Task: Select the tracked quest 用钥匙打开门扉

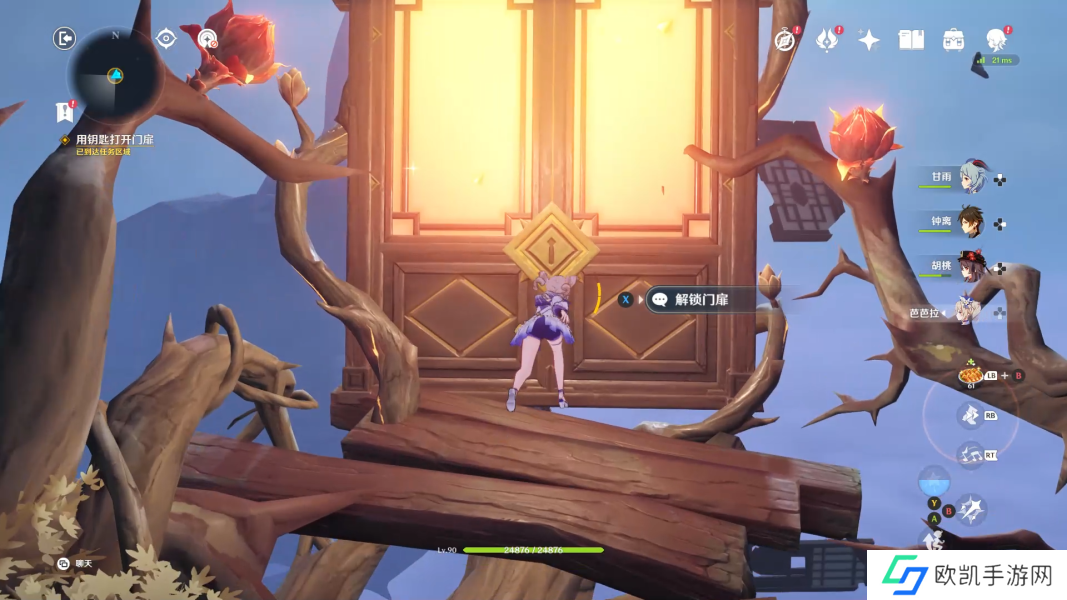Action: [114, 140]
